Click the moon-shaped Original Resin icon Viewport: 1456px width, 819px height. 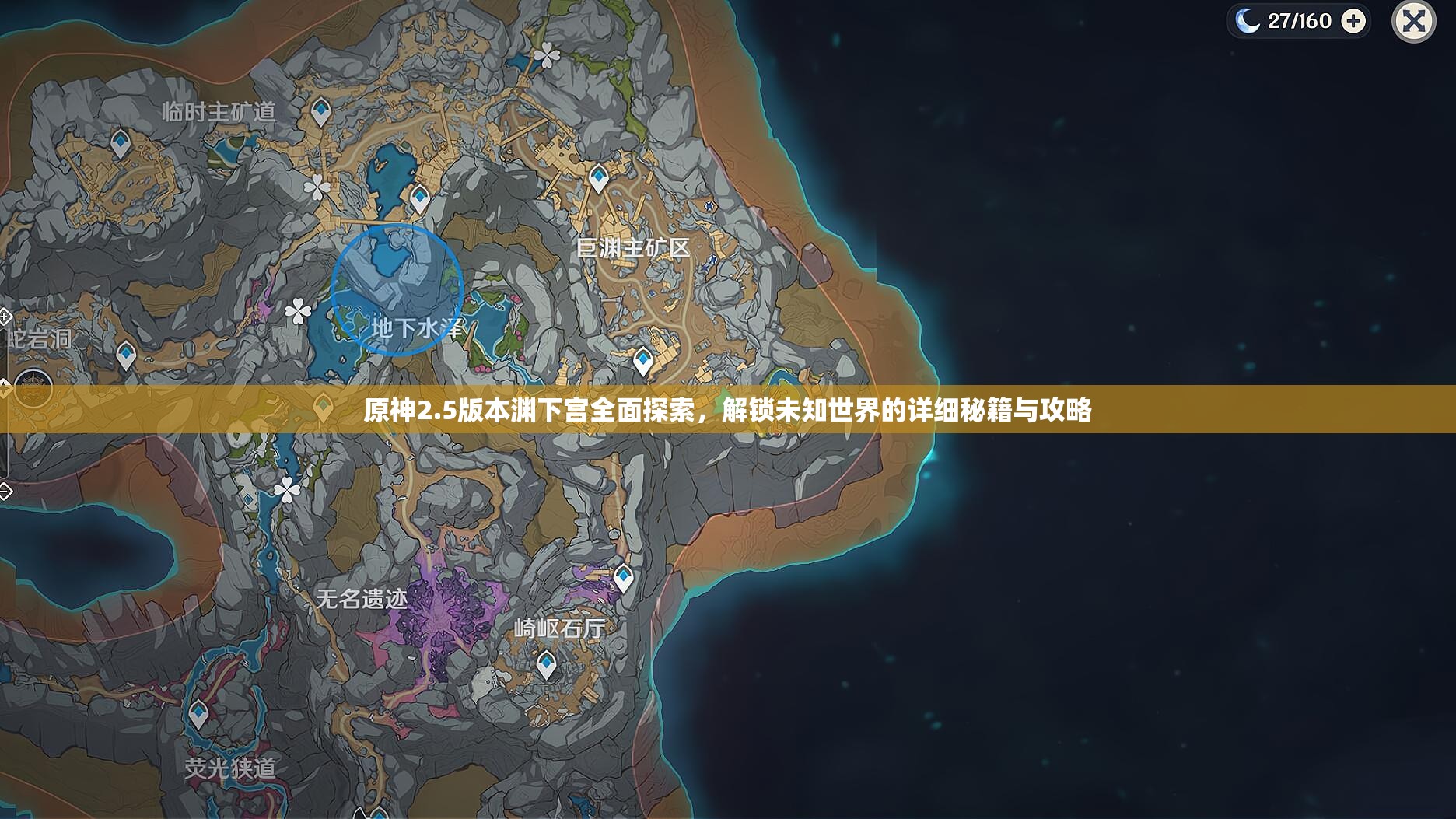pos(1247,21)
